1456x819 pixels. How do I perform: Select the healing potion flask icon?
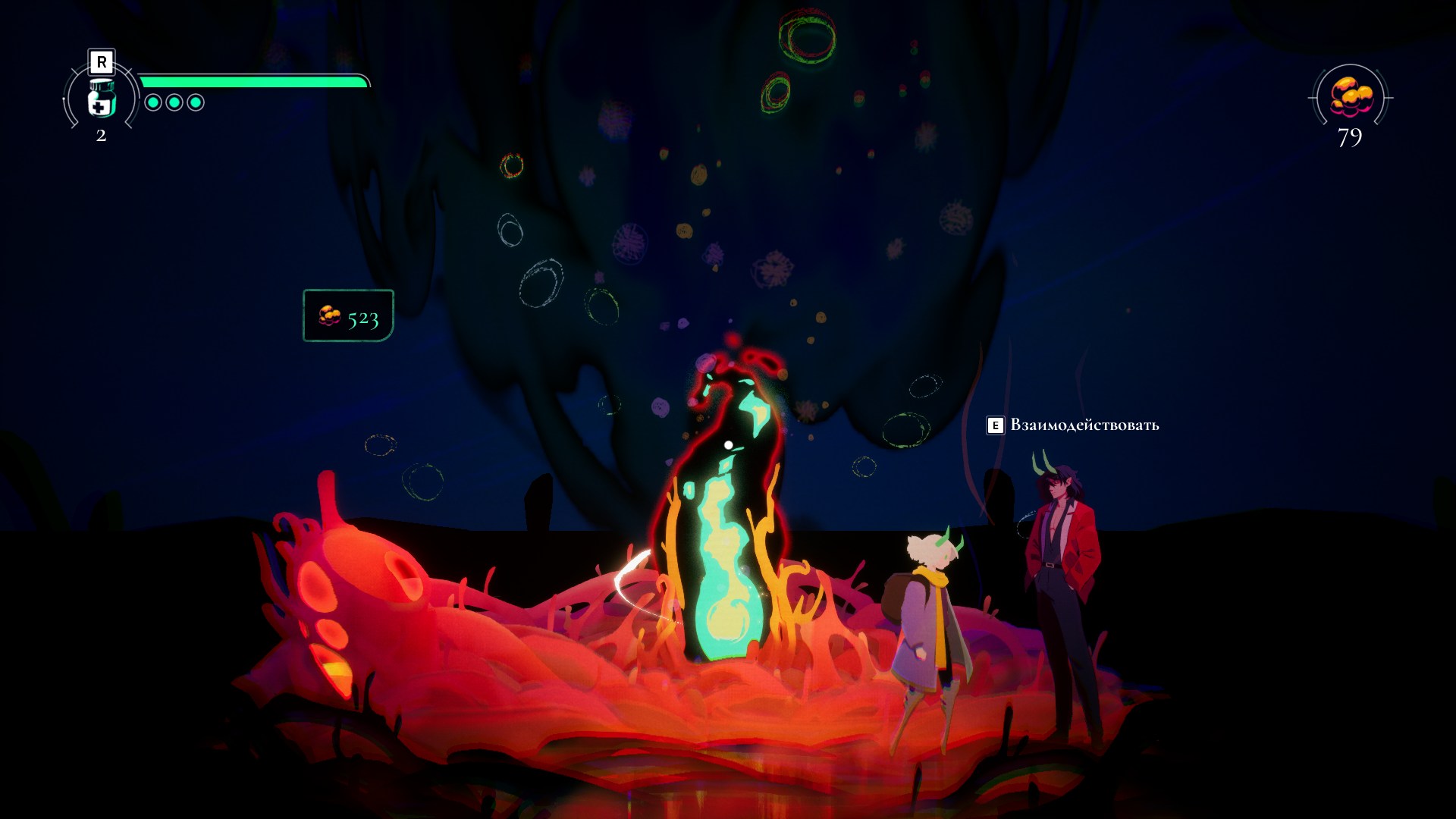point(101,99)
